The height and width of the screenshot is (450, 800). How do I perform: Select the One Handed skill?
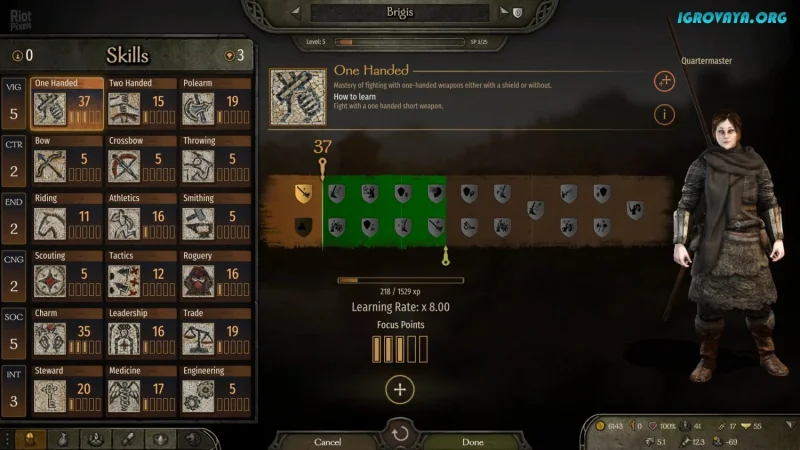click(x=67, y=105)
